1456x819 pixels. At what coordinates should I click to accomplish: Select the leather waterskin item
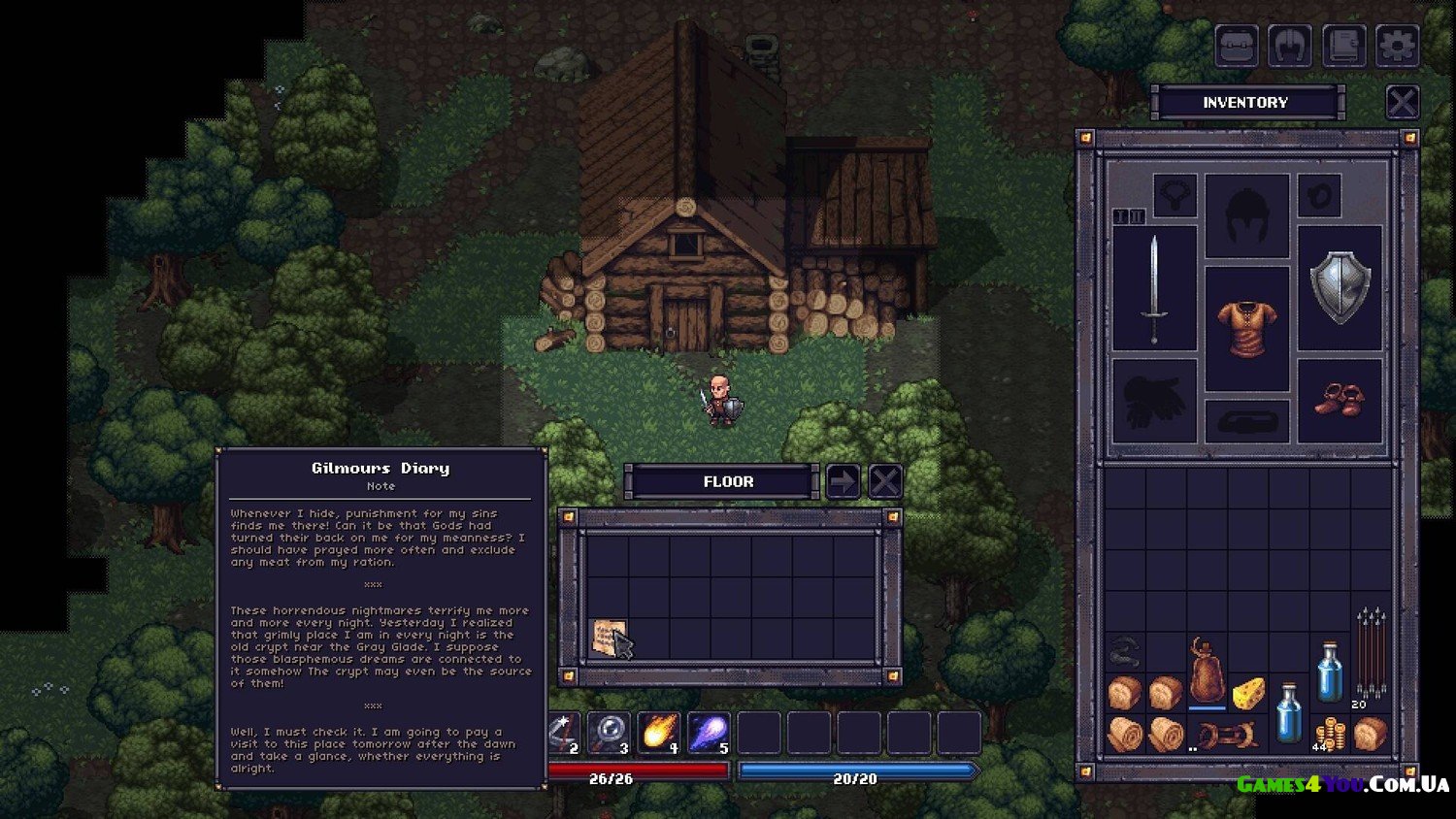(1207, 672)
